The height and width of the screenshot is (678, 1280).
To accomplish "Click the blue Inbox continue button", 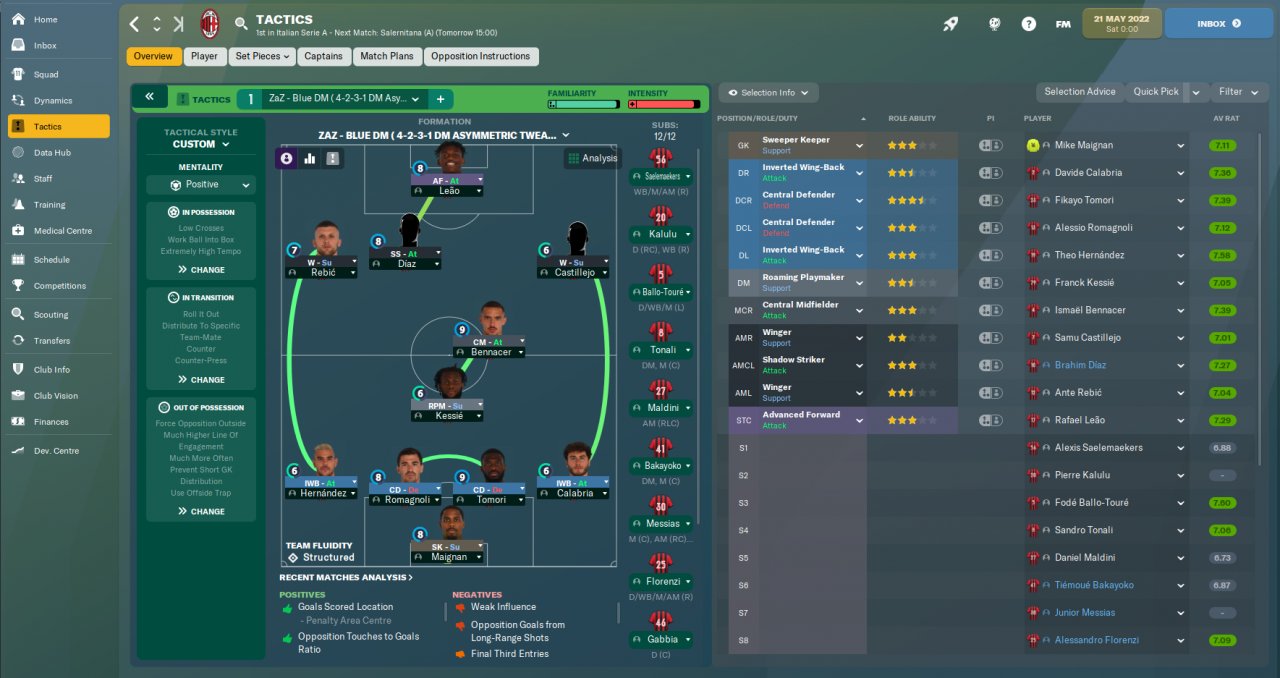I will [x=1218, y=23].
